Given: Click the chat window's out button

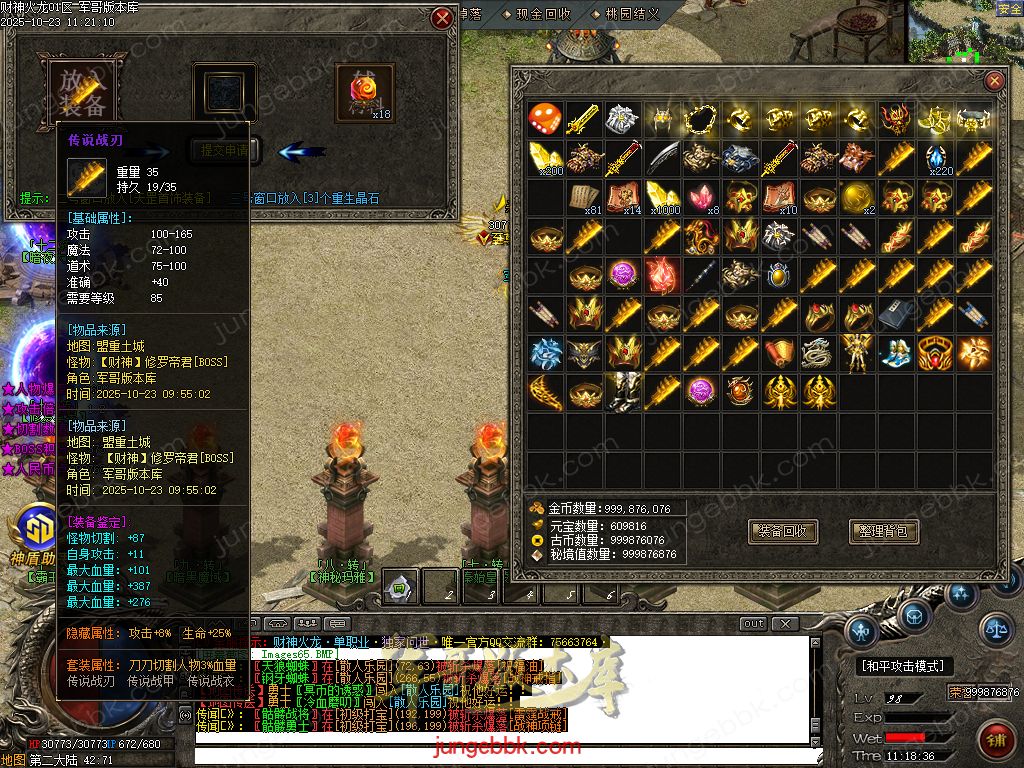Looking at the screenshot, I should tap(753, 624).
